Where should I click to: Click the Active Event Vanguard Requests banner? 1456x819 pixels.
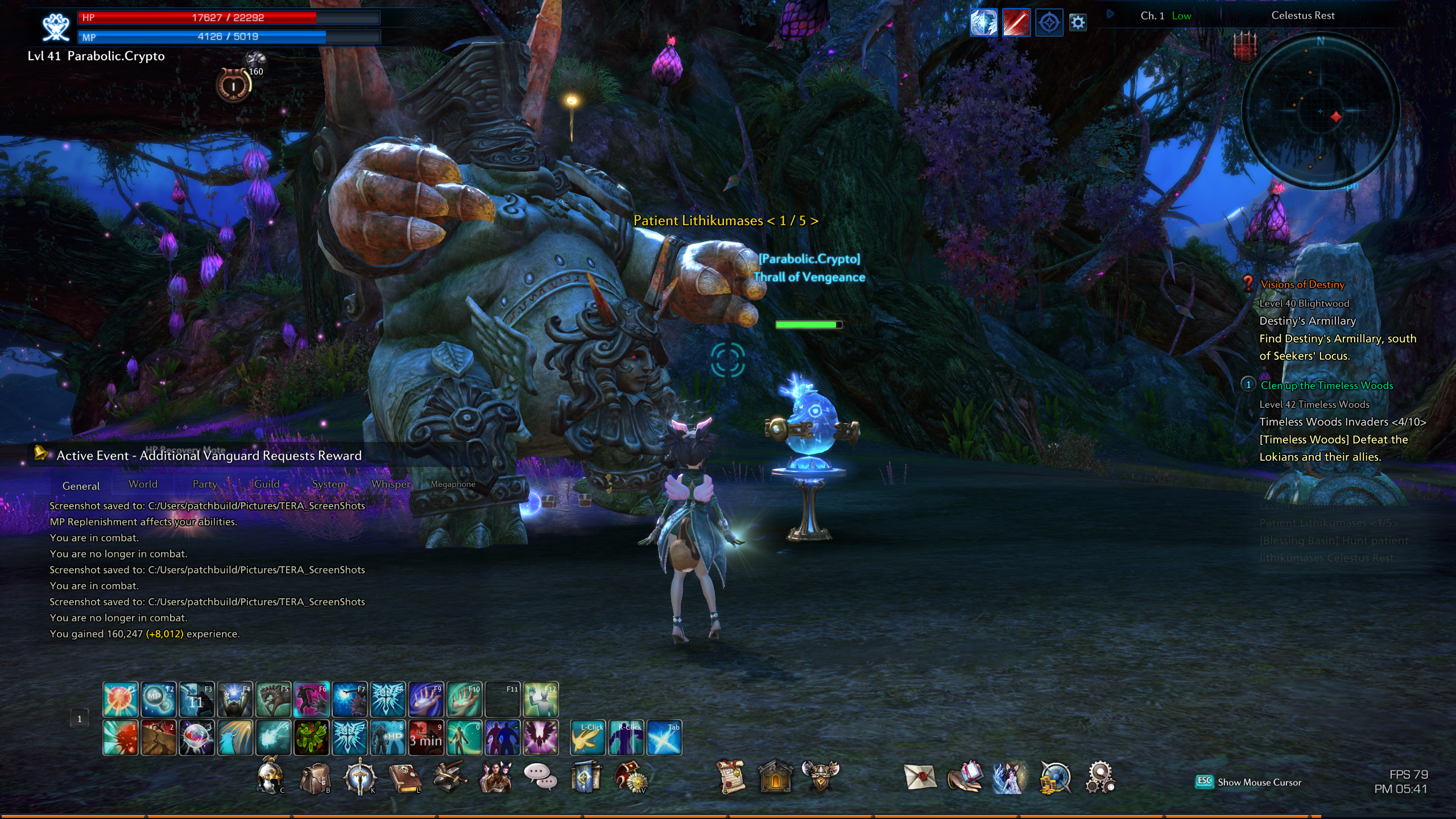click(x=209, y=456)
